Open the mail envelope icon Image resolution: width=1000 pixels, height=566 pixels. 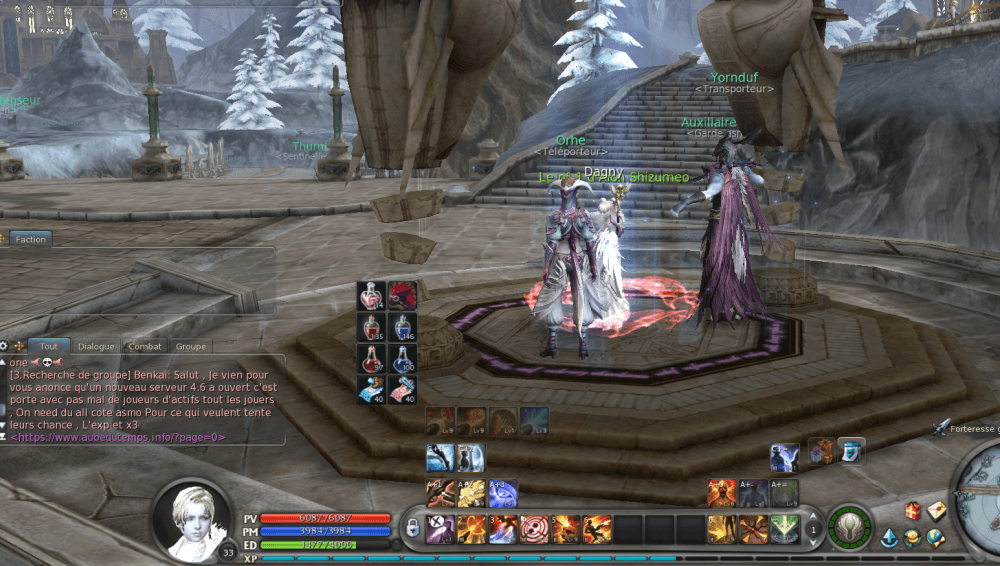tap(936, 511)
